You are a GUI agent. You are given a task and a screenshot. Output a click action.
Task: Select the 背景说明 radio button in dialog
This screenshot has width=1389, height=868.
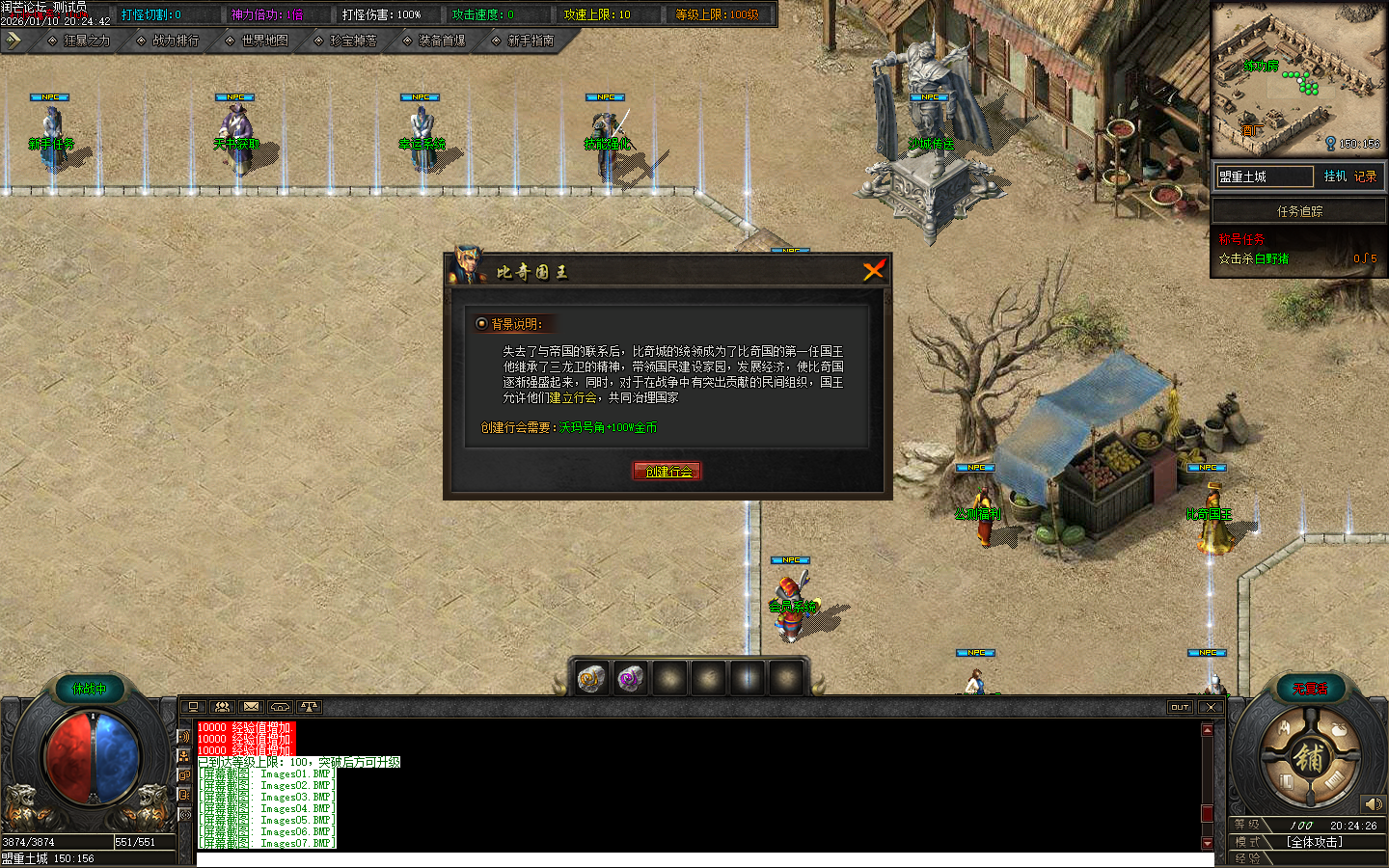480,324
